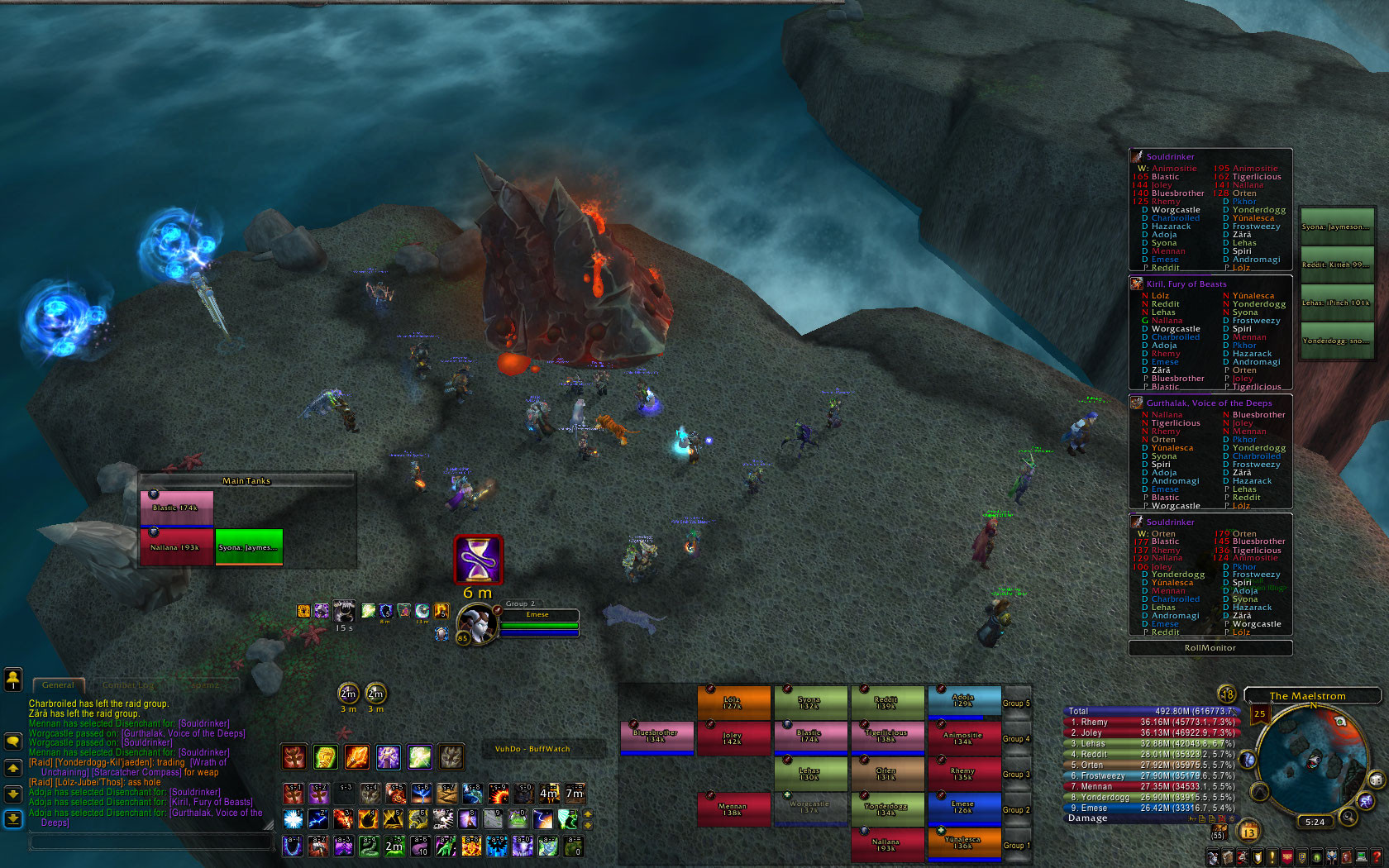This screenshot has width=1389, height=868.
Task: Select Lólz's orange raid frame
Action: 733,703
